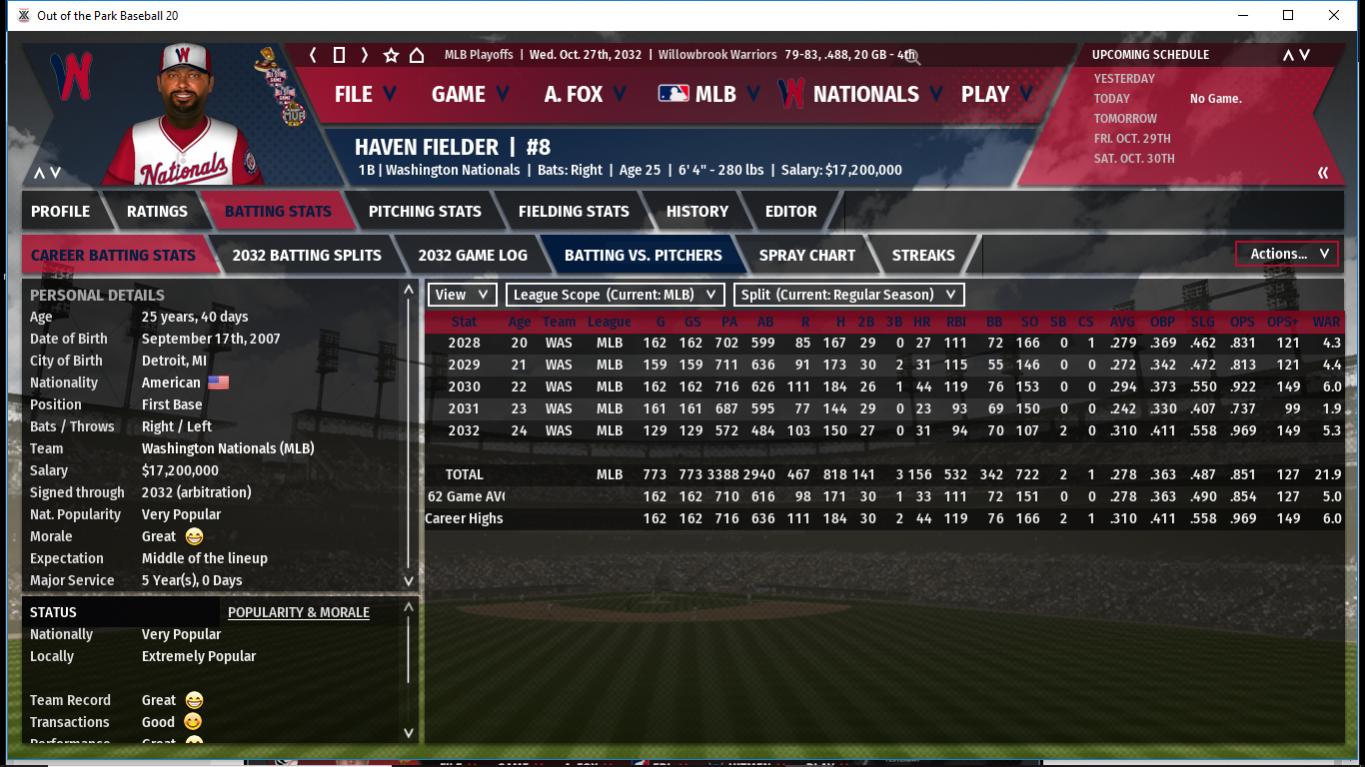
Task: Open the NATIONALS team menu
Action: (864, 94)
